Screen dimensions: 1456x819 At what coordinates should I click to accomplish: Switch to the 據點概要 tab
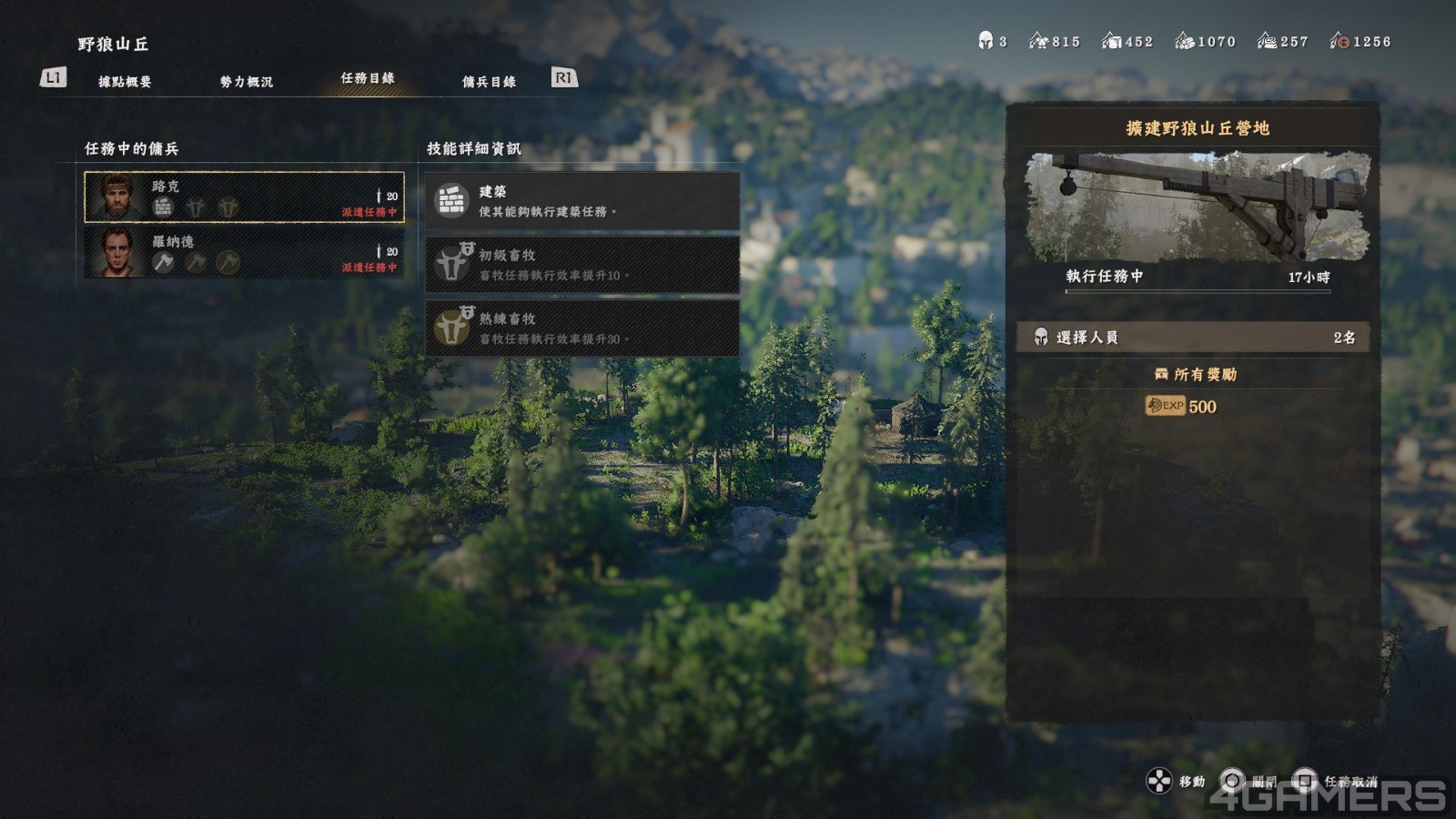coord(125,82)
